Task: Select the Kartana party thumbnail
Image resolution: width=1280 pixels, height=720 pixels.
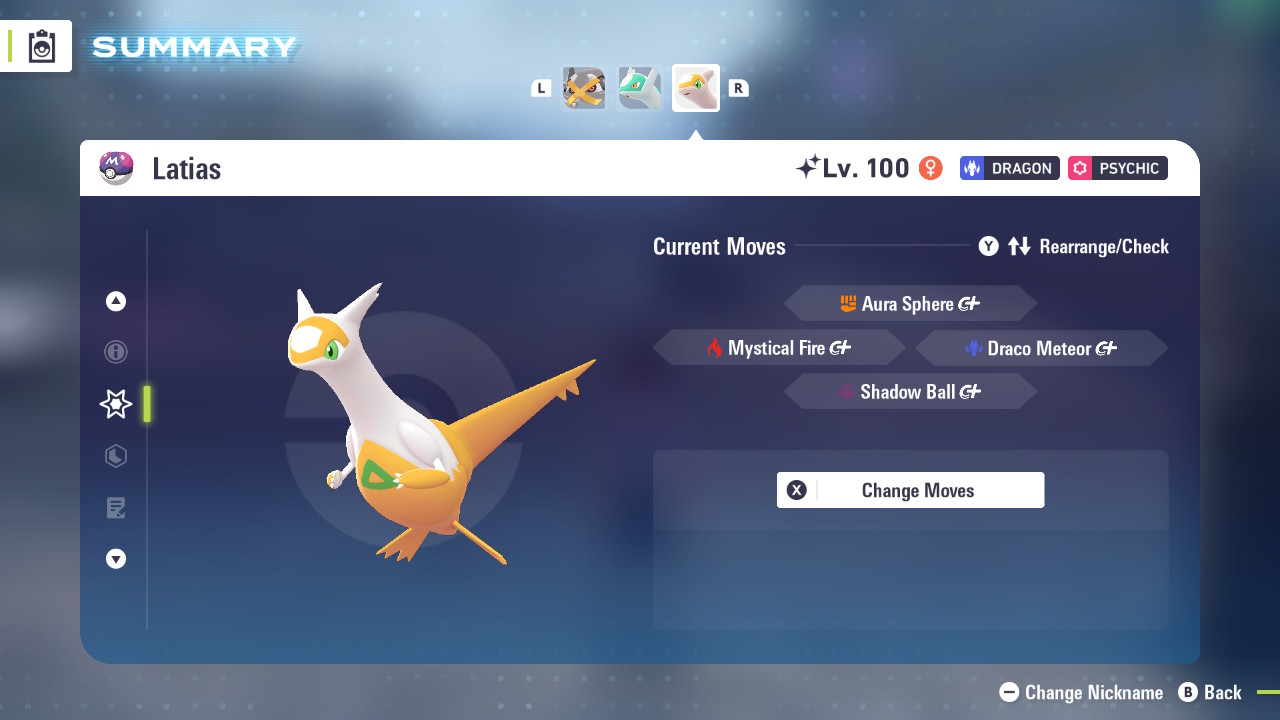Action: [x=583, y=87]
